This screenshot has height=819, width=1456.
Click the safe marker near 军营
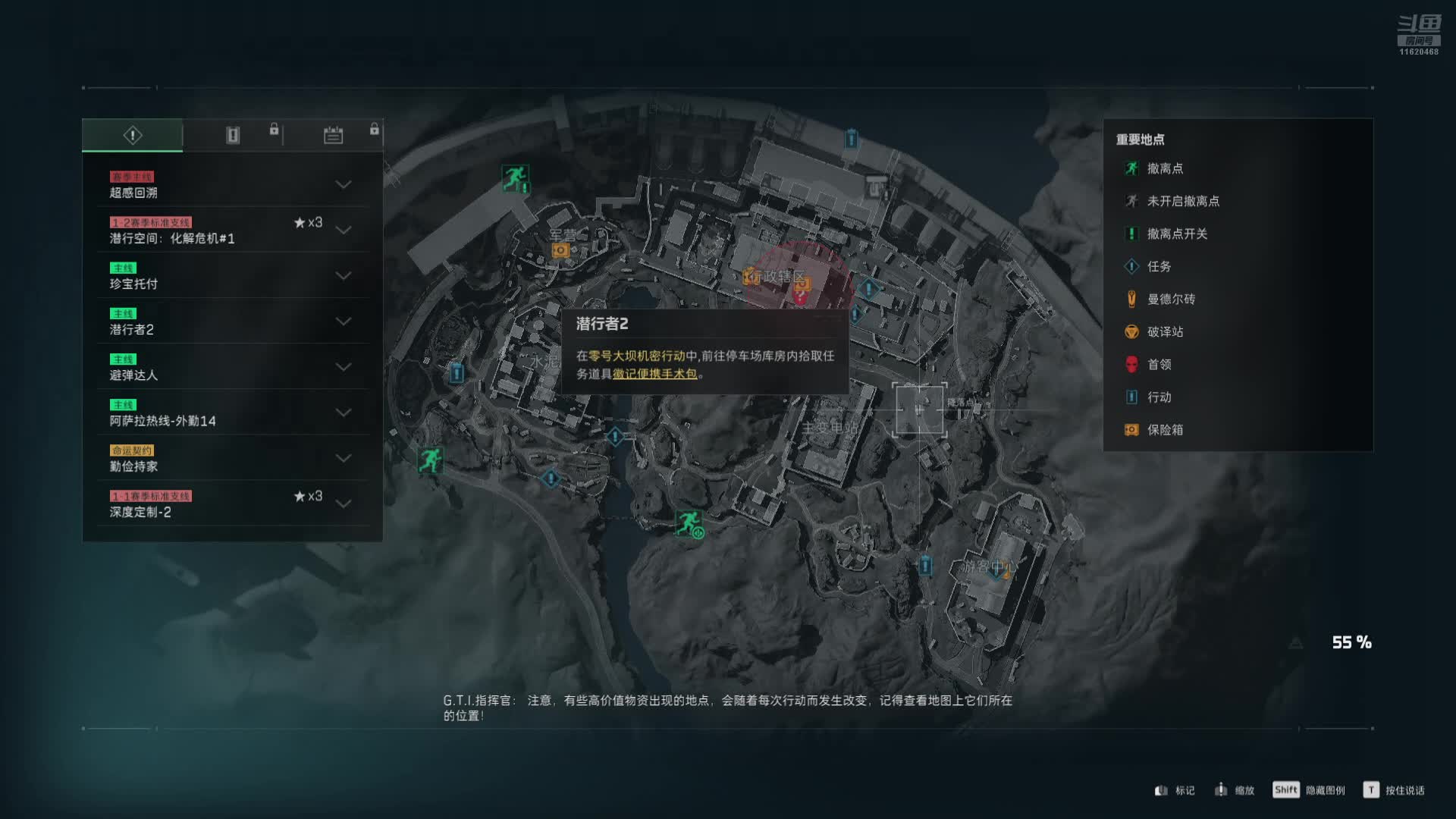point(560,250)
